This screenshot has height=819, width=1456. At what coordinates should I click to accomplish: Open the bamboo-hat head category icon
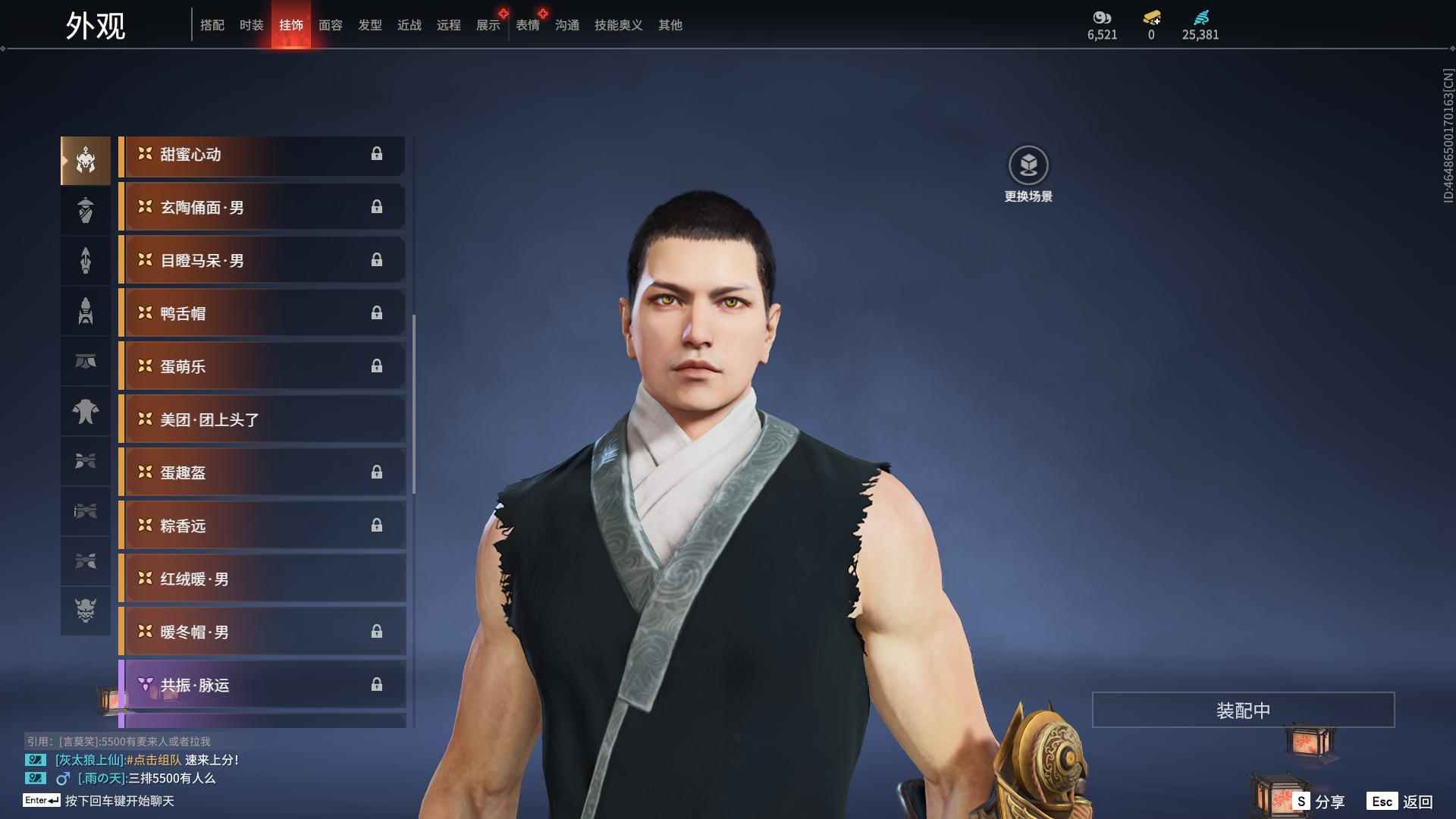86,210
